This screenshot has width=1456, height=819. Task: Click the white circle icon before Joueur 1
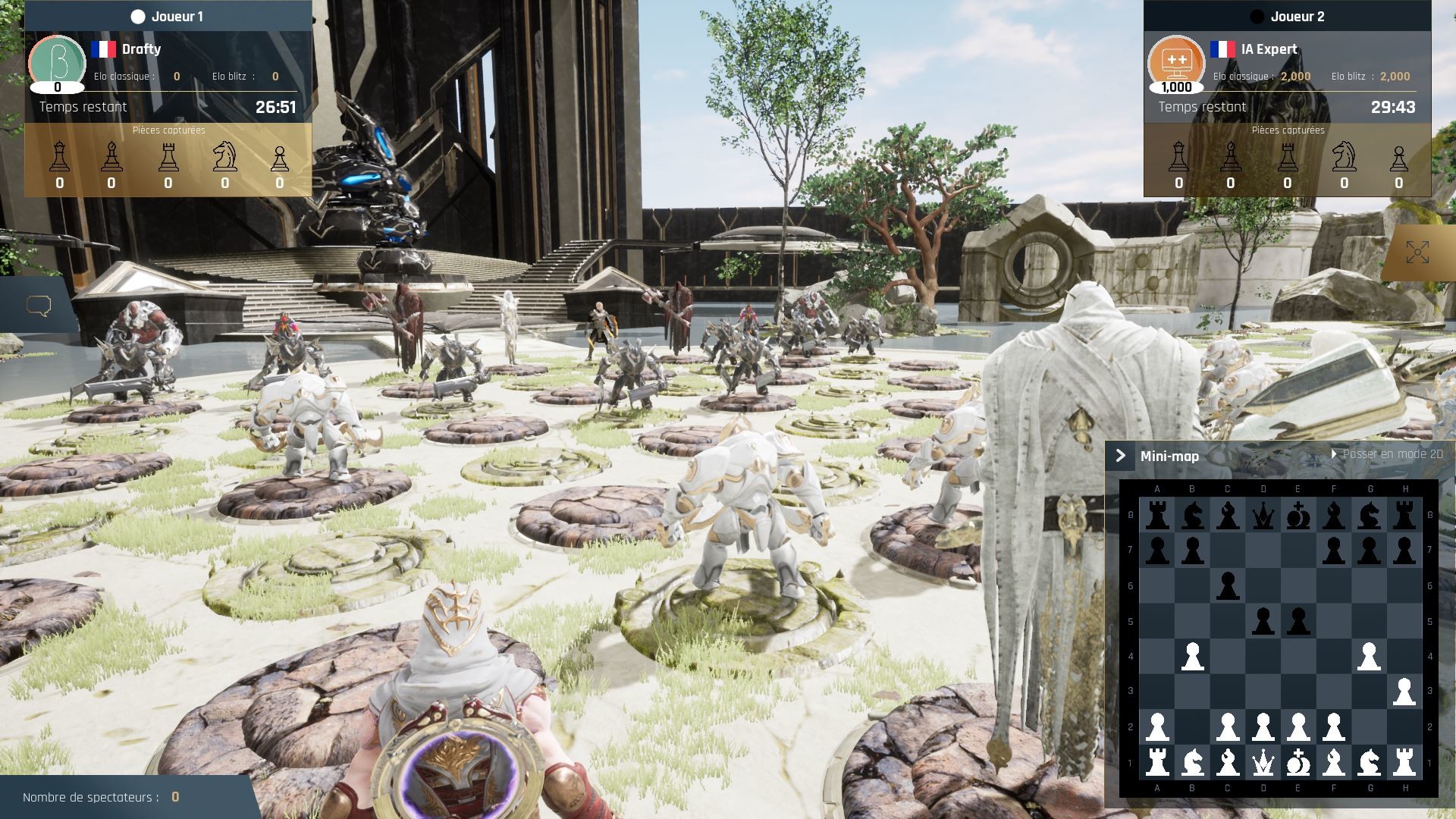137,15
